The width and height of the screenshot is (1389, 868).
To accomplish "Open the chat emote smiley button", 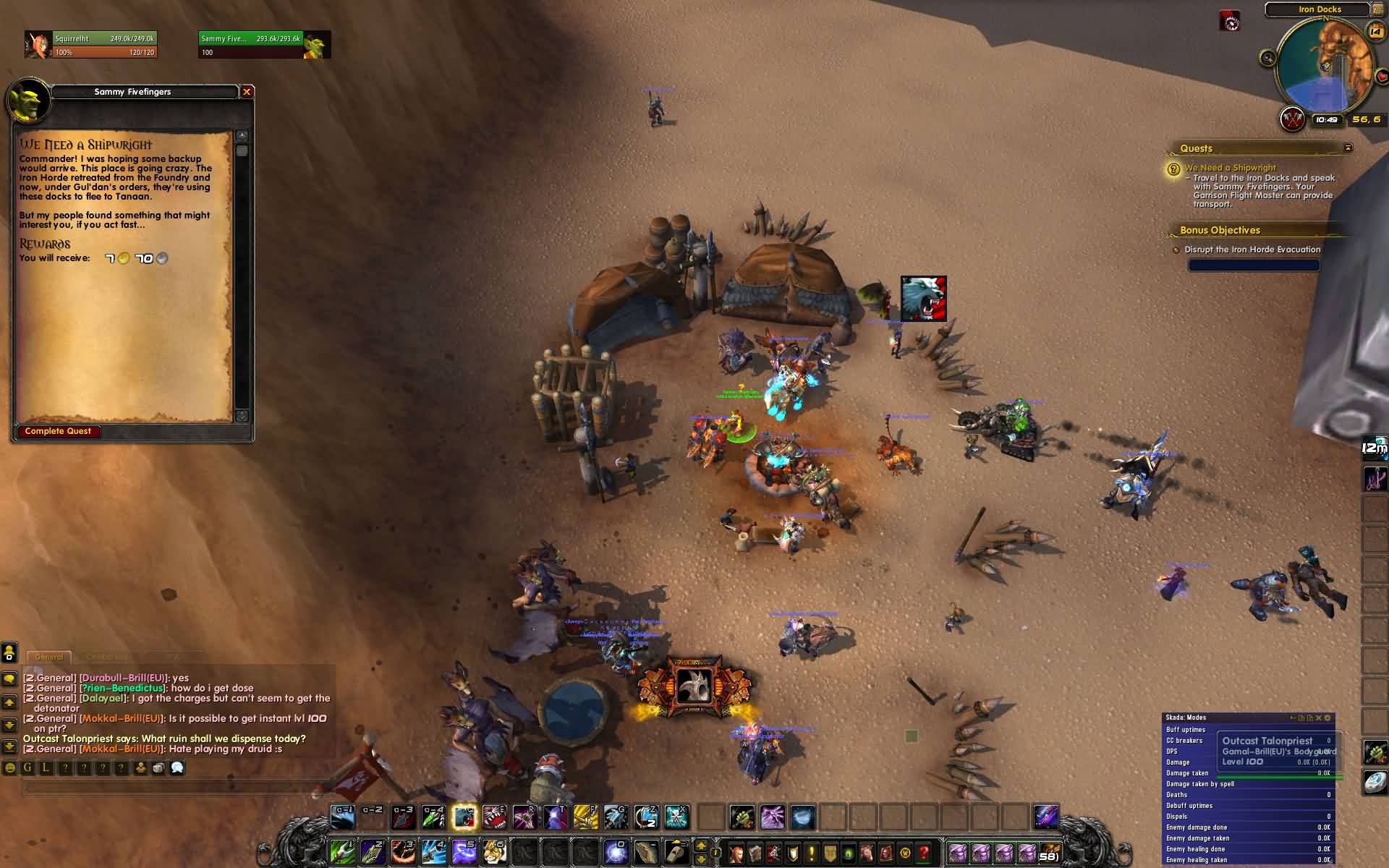I will pyautogui.click(x=10, y=768).
